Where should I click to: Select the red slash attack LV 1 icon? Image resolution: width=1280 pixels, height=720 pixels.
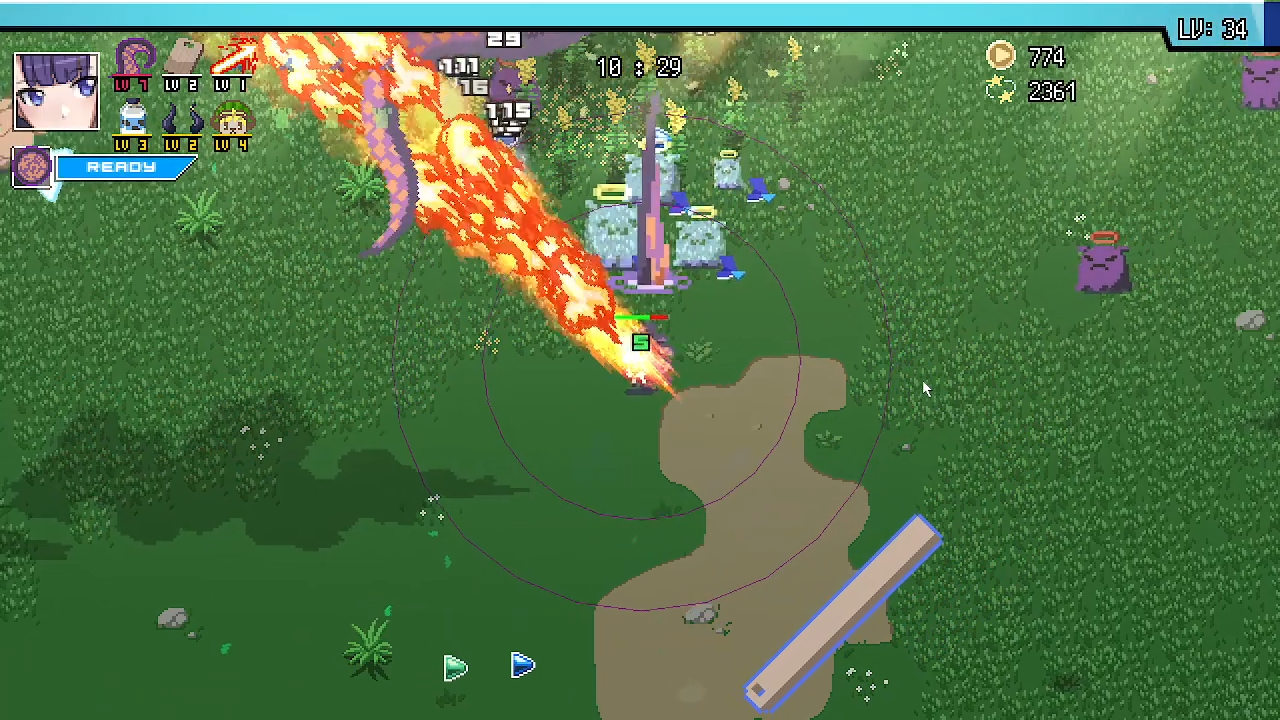(x=235, y=58)
